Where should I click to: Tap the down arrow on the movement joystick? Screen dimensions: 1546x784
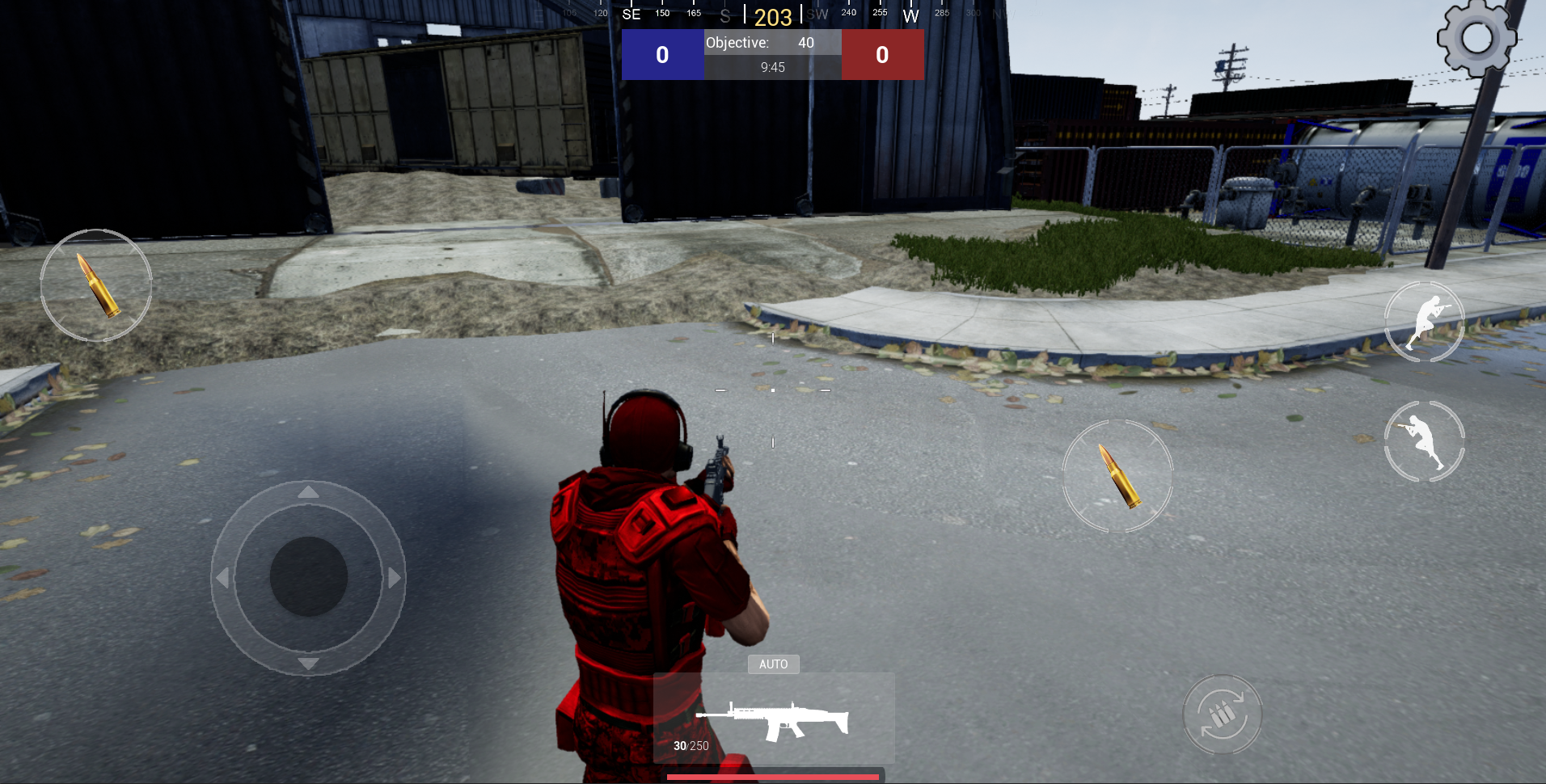(308, 663)
